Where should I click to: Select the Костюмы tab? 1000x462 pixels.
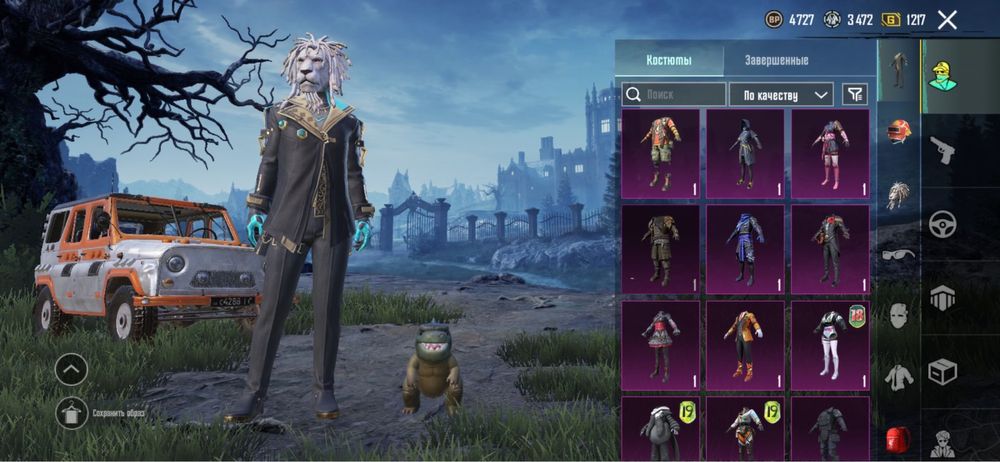pos(668,60)
